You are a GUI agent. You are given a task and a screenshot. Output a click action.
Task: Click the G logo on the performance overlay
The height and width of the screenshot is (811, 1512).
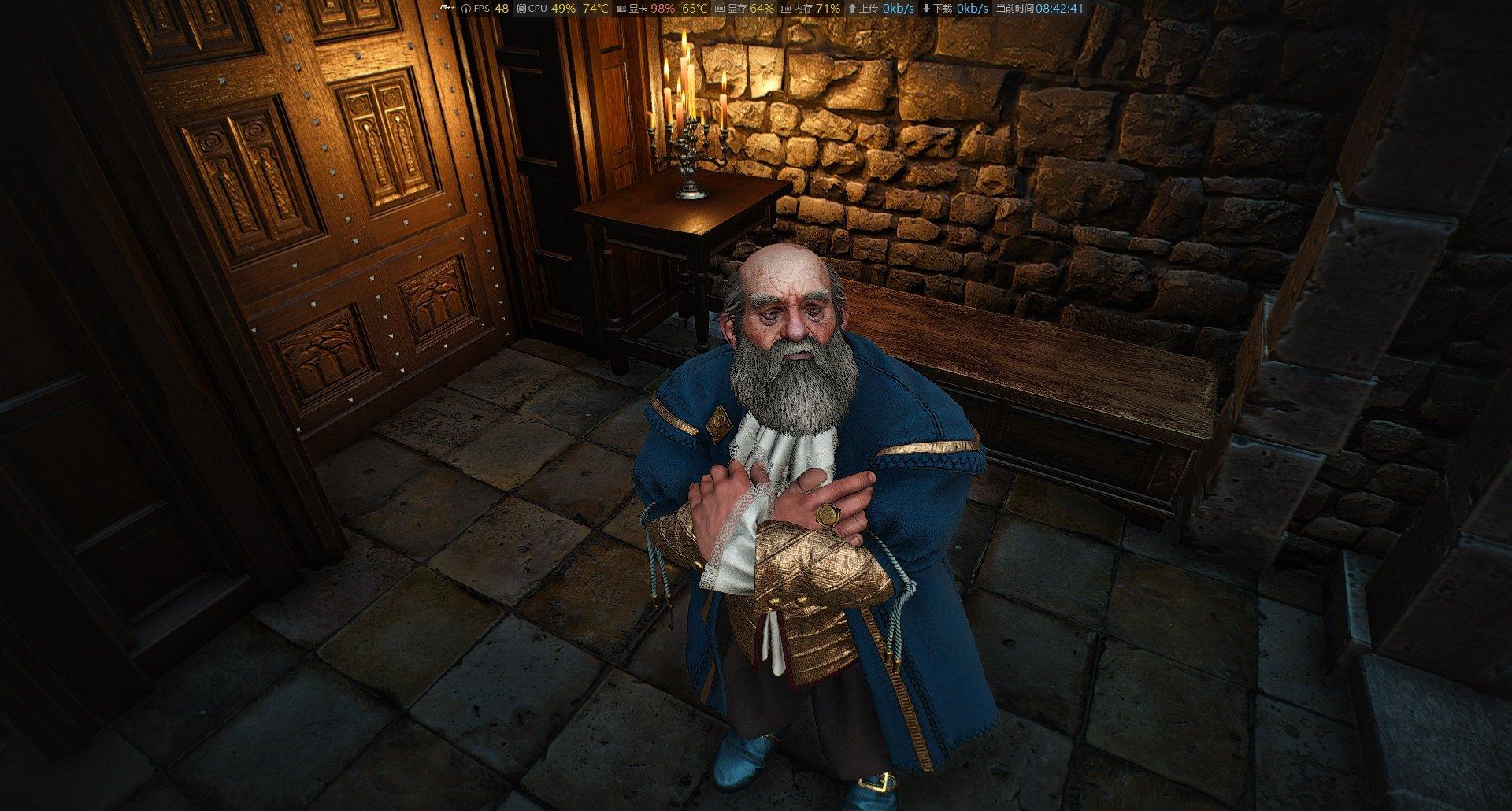tap(447, 9)
